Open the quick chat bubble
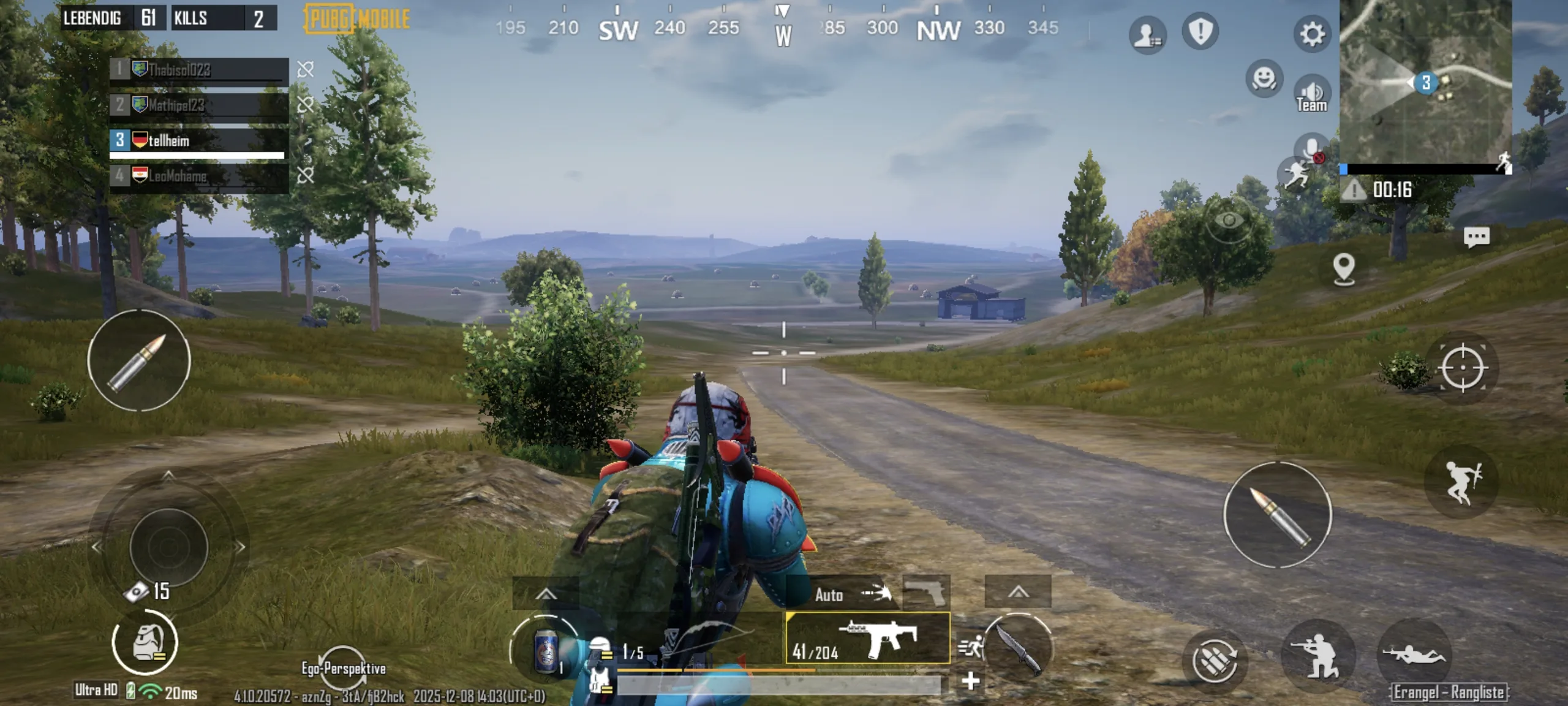The image size is (1568, 706). [x=1476, y=237]
